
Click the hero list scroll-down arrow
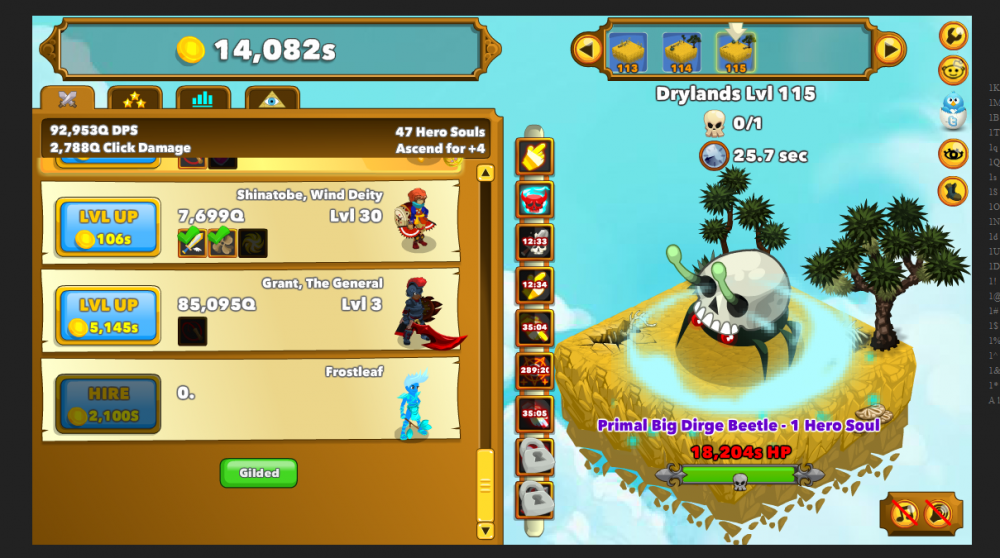[485, 530]
